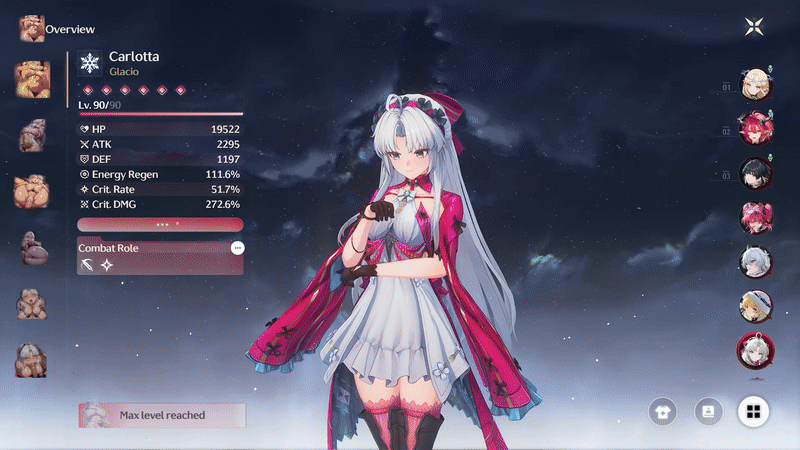Screen dimensions: 800x450
Task: Open the outfit shirt icon button
Action: [661, 410]
